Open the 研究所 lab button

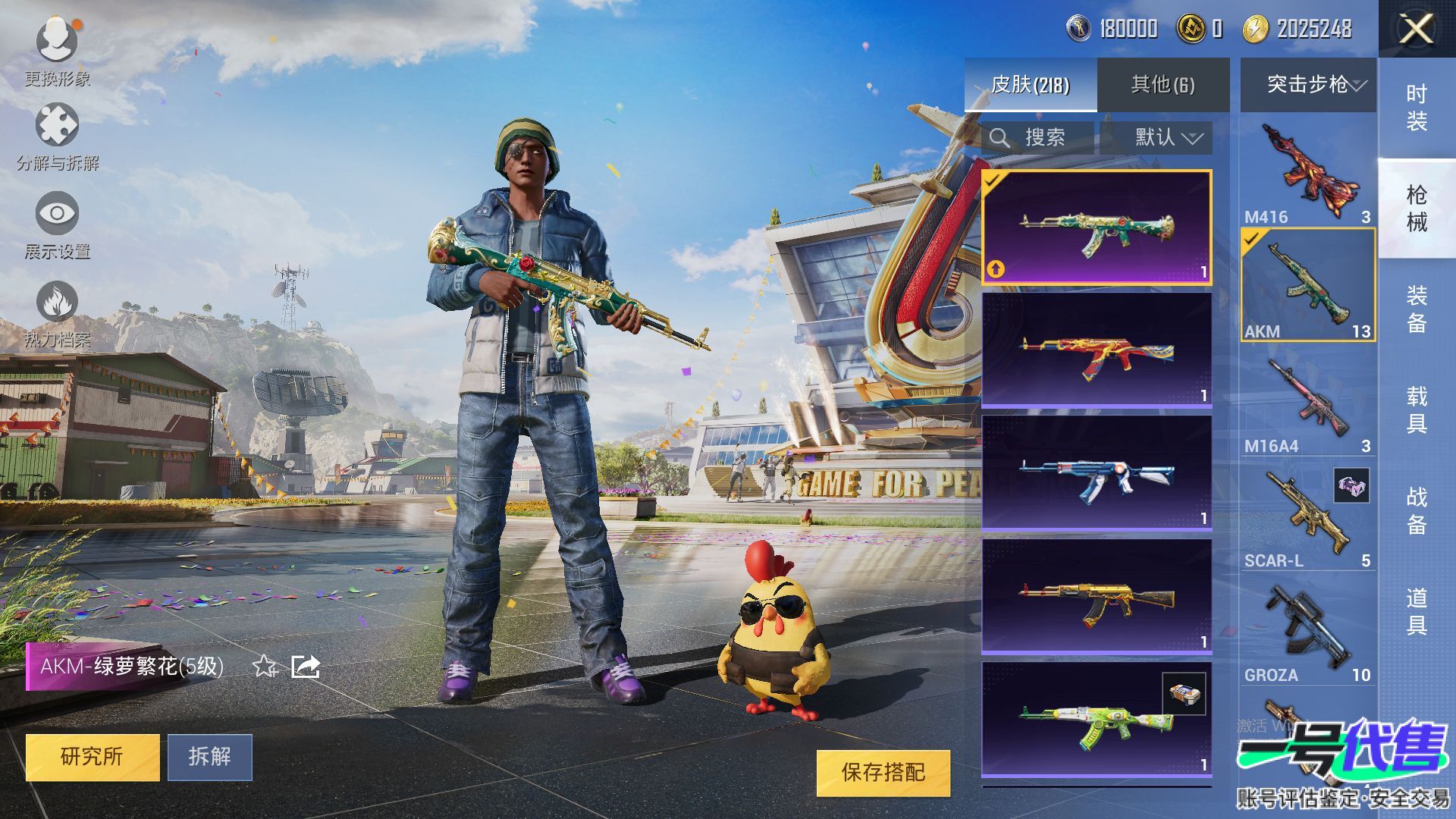tap(93, 757)
